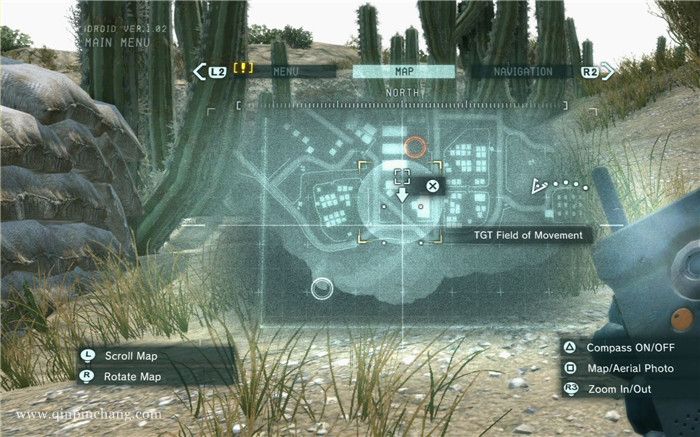Viewport: 700px width, 437px height.
Task: Switch to the MENU tab
Action: point(286,72)
